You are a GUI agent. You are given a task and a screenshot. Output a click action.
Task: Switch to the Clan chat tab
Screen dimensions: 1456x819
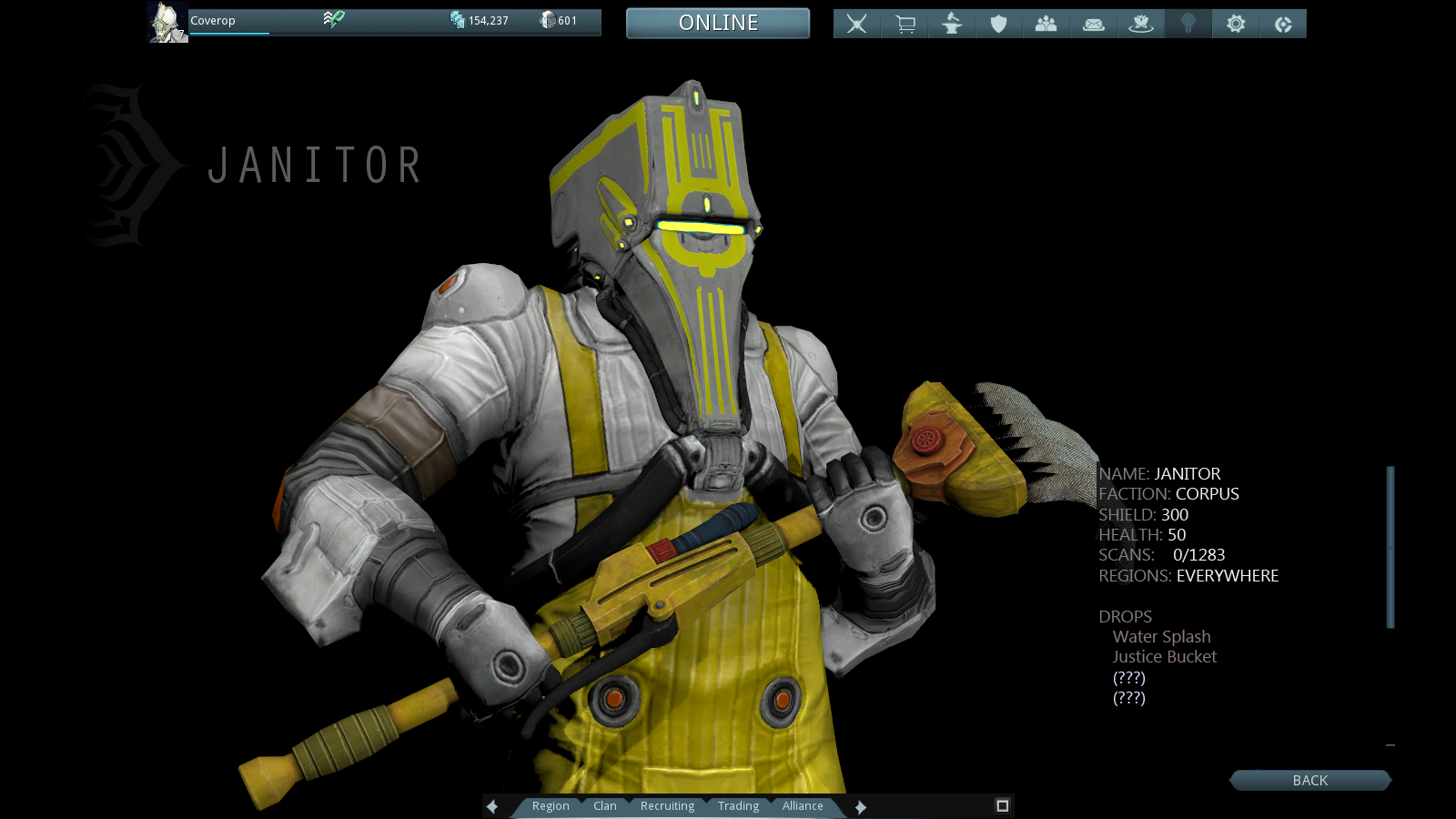[605, 806]
